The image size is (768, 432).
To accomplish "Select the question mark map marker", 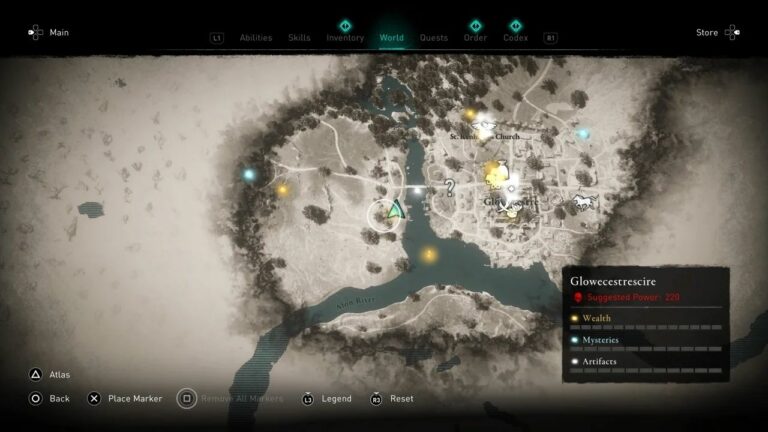I will pos(450,186).
